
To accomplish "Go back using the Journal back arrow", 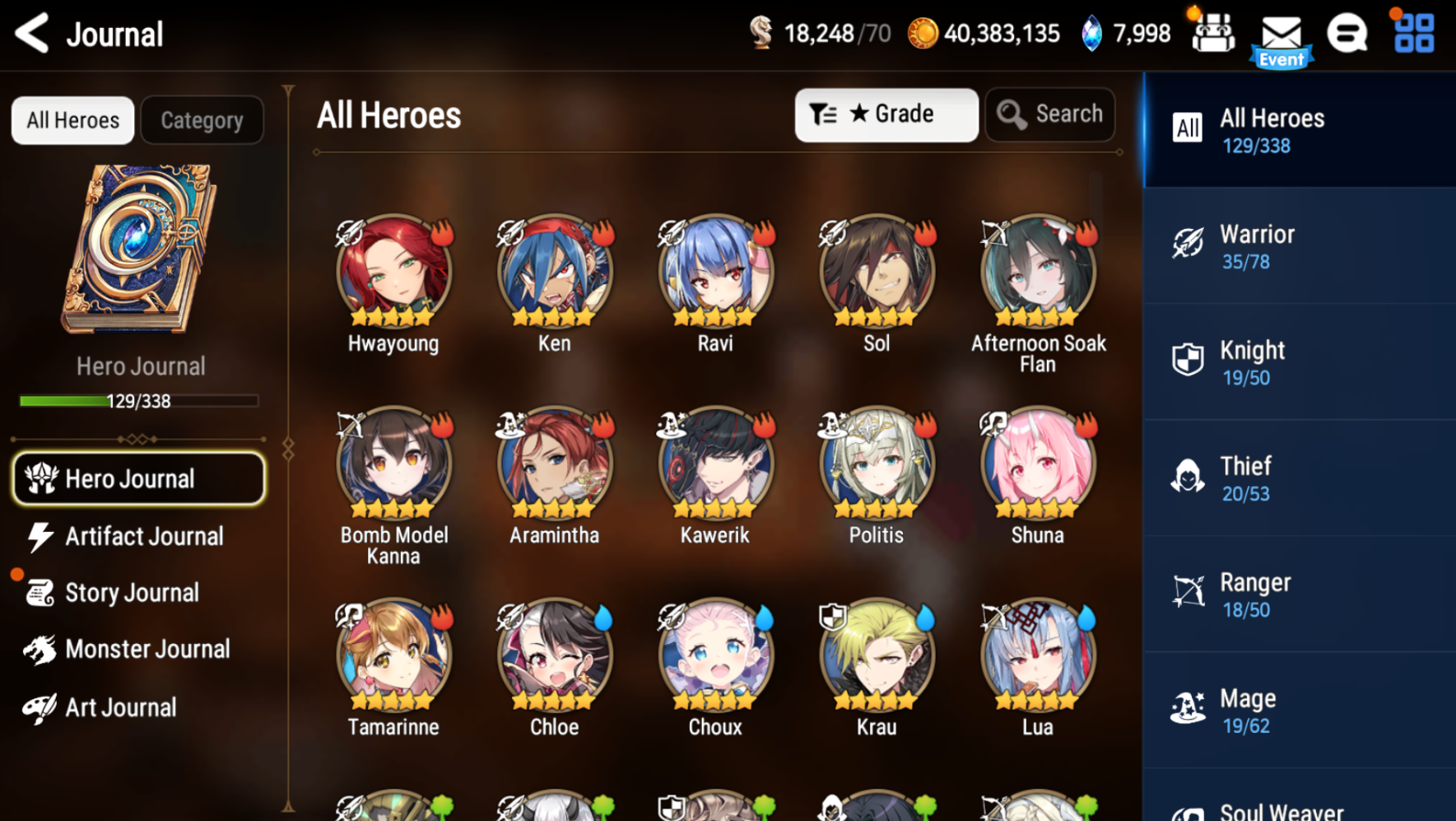I will [32, 34].
